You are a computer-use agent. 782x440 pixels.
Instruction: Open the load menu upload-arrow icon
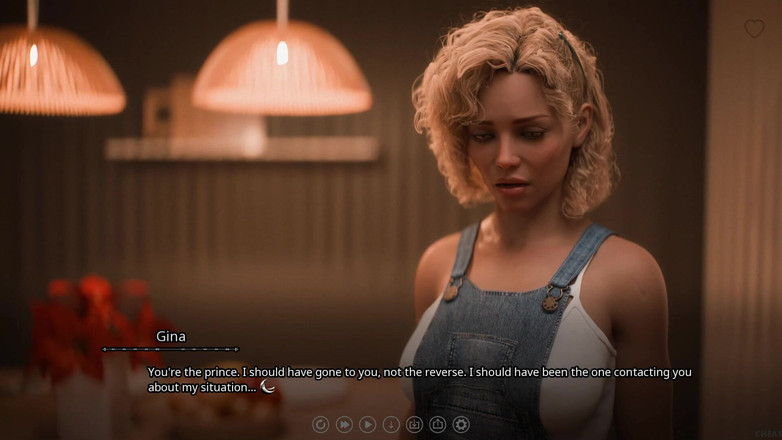point(437,425)
